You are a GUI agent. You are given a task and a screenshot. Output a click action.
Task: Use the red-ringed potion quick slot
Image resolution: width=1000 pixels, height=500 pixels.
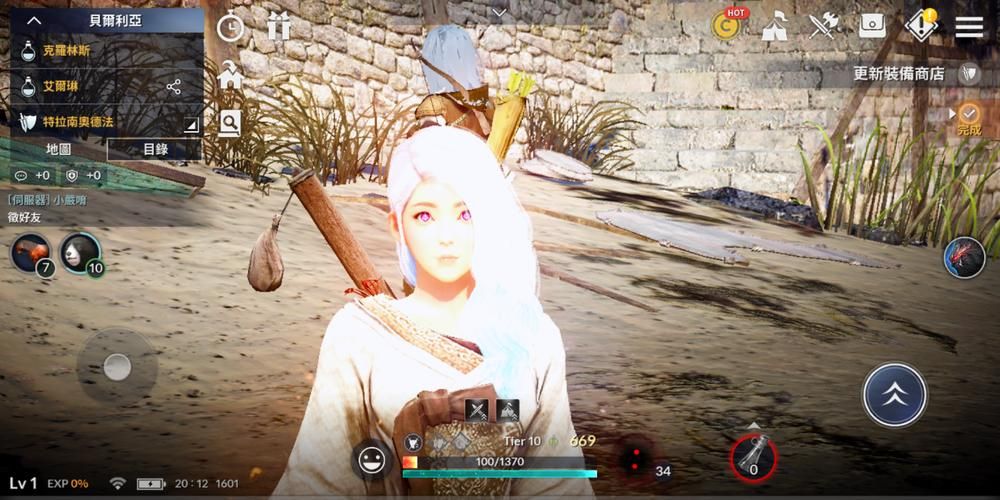point(753,457)
